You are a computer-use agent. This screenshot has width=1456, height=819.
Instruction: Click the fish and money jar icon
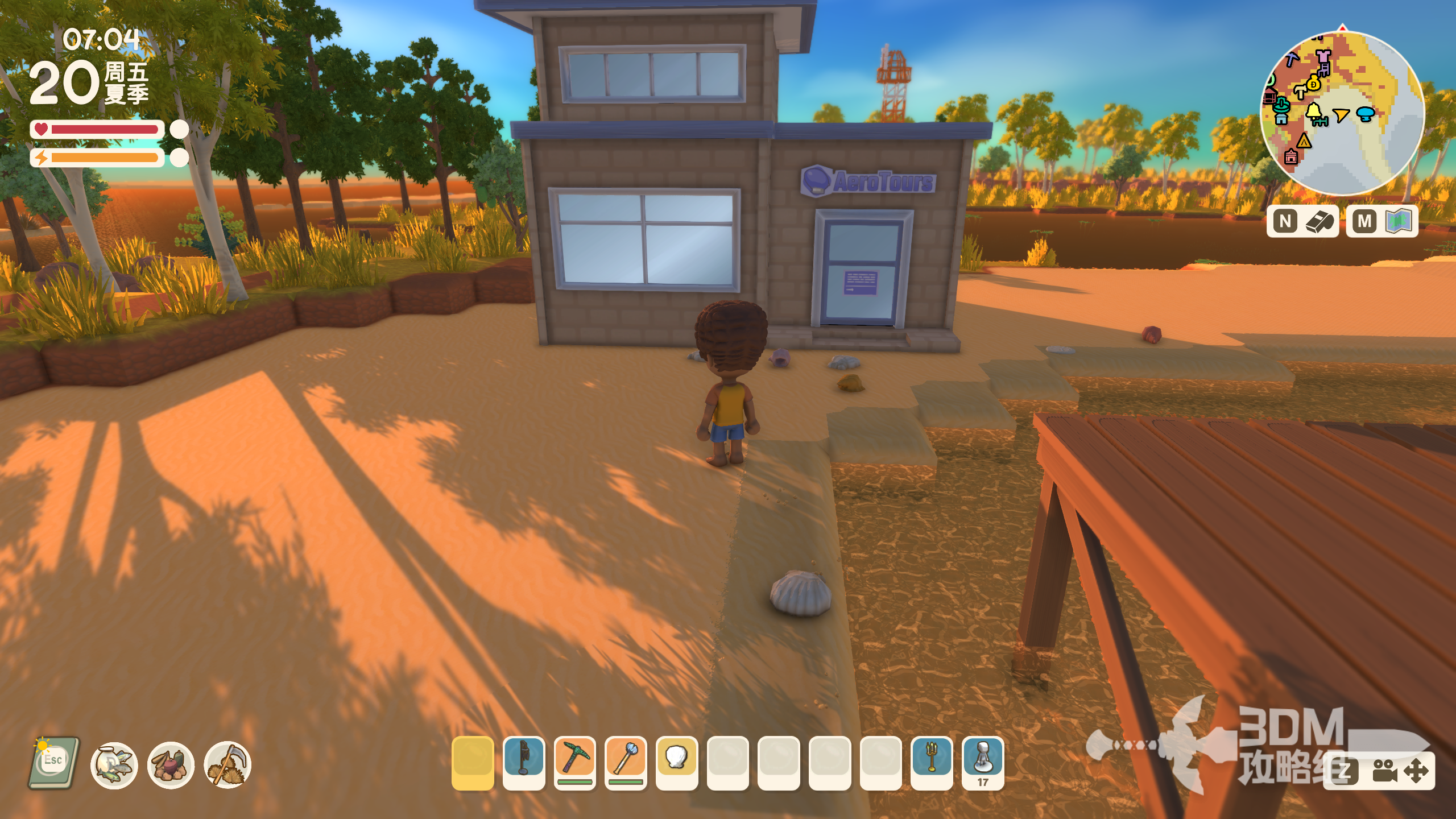click(x=114, y=765)
